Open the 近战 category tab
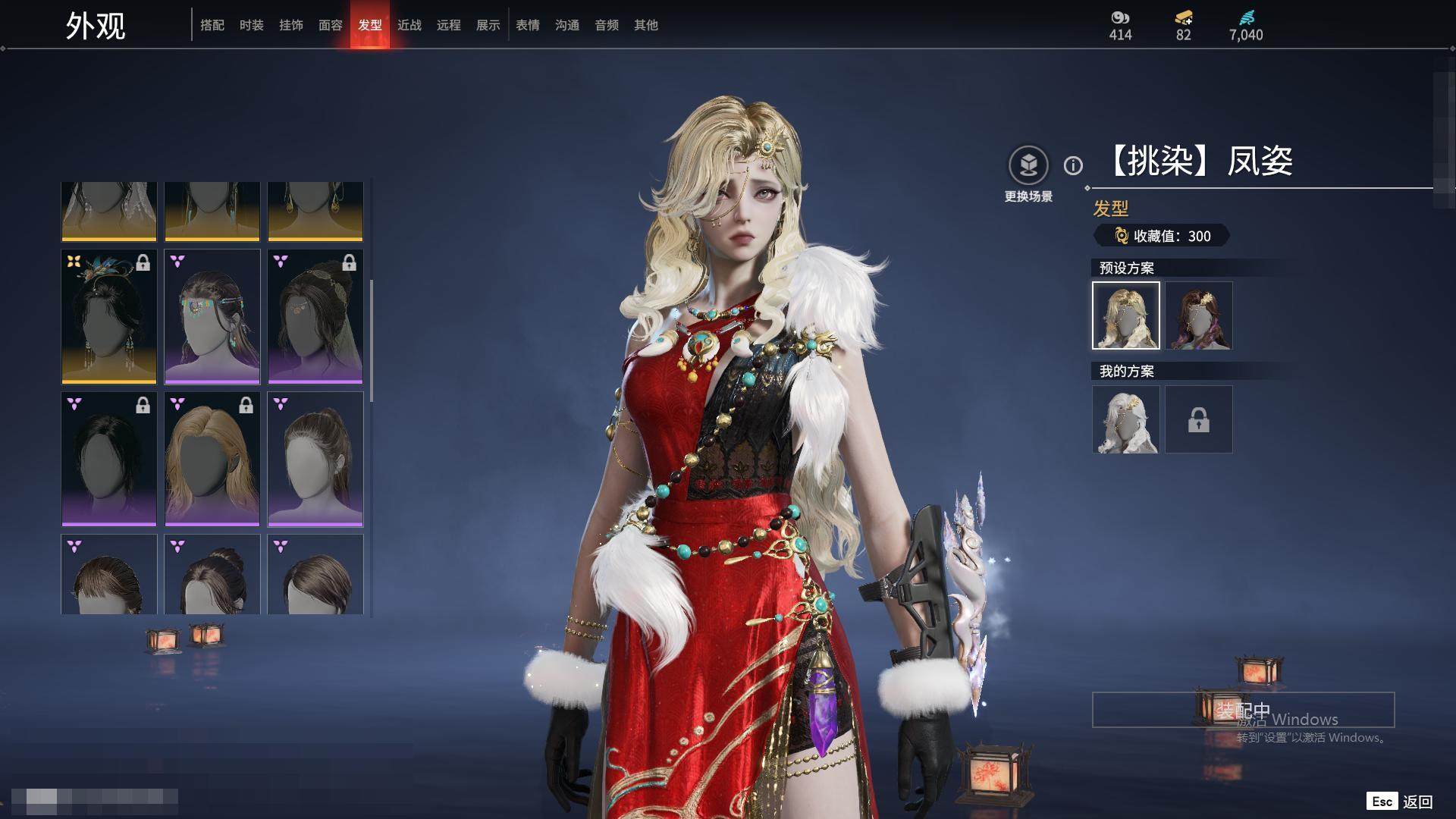This screenshot has height=819, width=1456. click(x=409, y=25)
